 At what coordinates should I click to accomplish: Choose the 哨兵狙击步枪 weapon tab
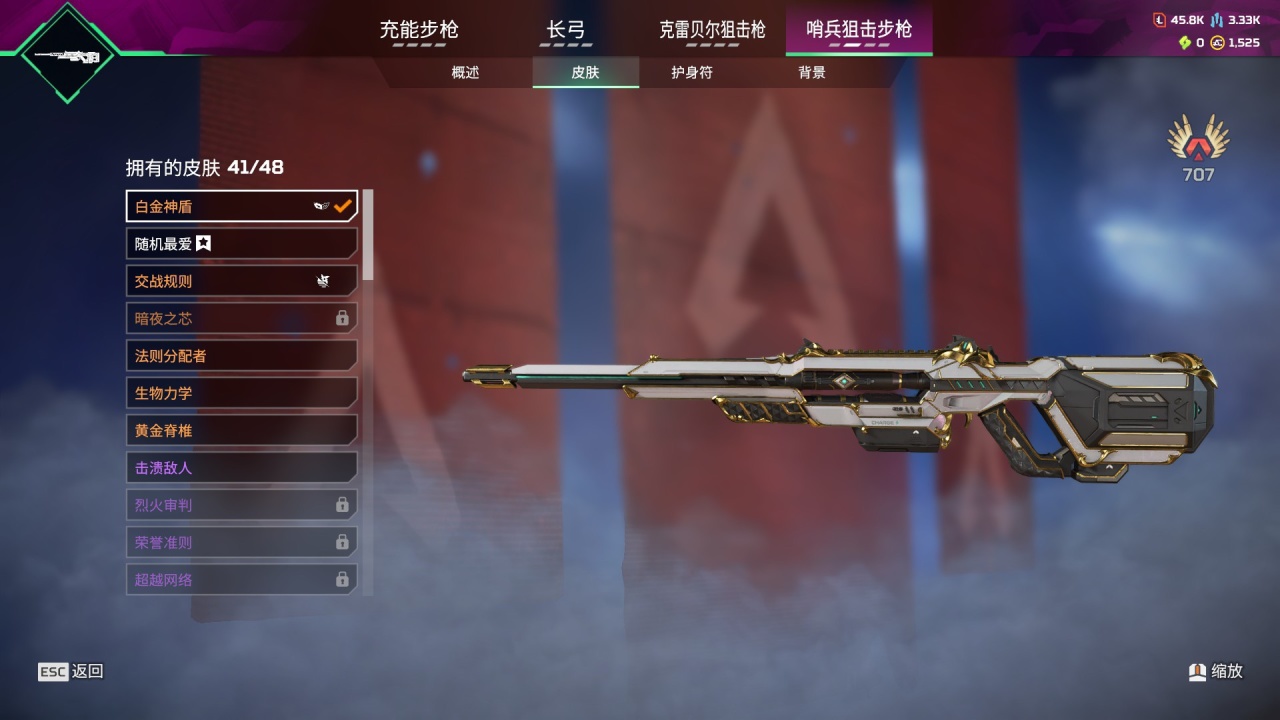tap(859, 30)
